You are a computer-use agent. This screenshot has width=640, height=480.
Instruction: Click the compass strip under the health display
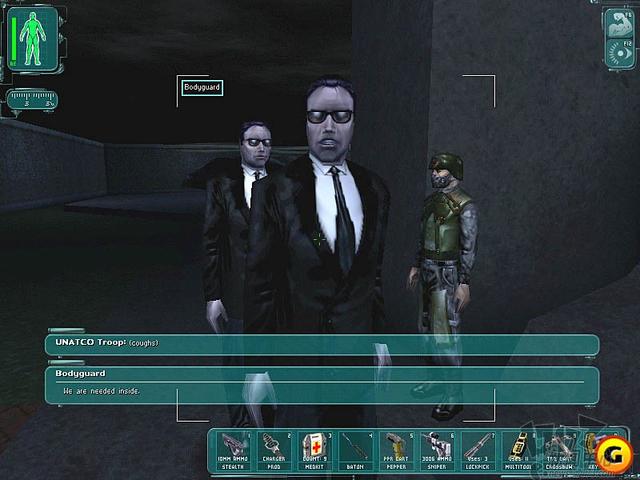(x=32, y=99)
